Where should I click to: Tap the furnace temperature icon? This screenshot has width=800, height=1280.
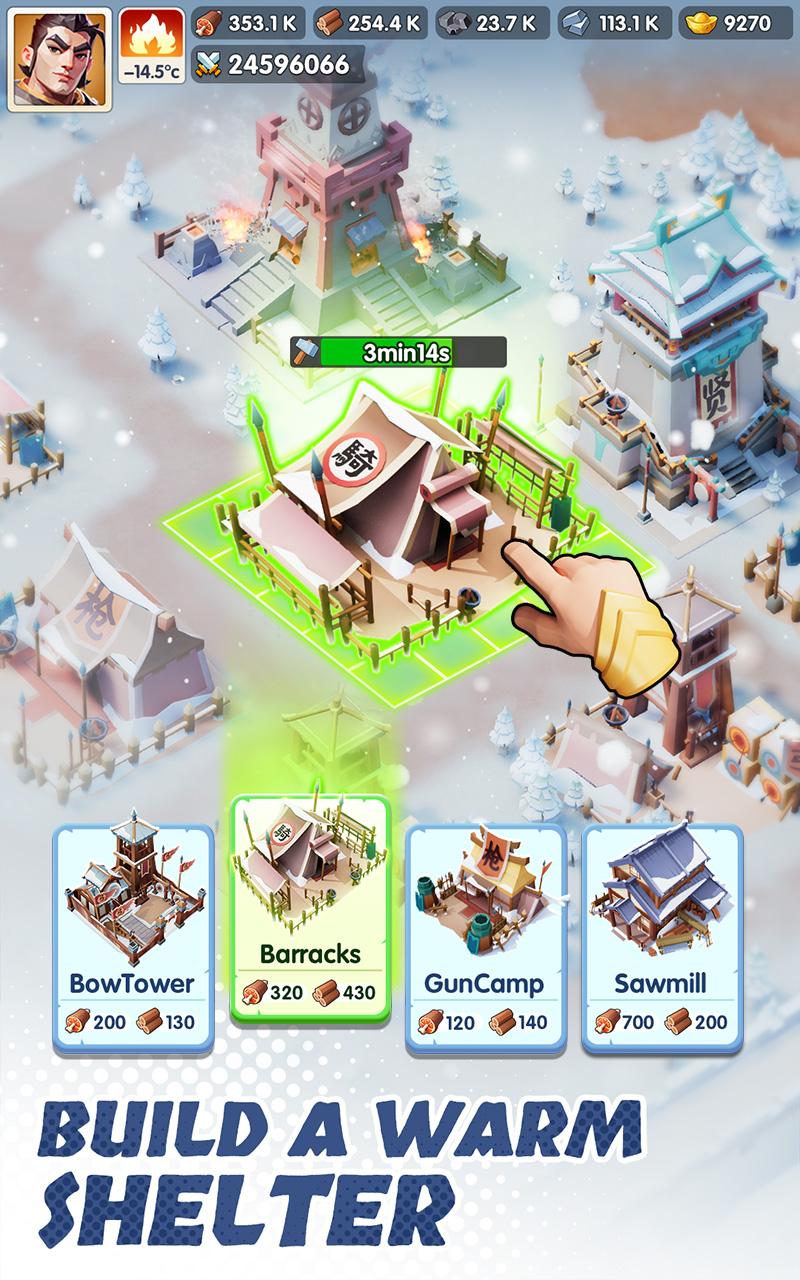(x=151, y=46)
